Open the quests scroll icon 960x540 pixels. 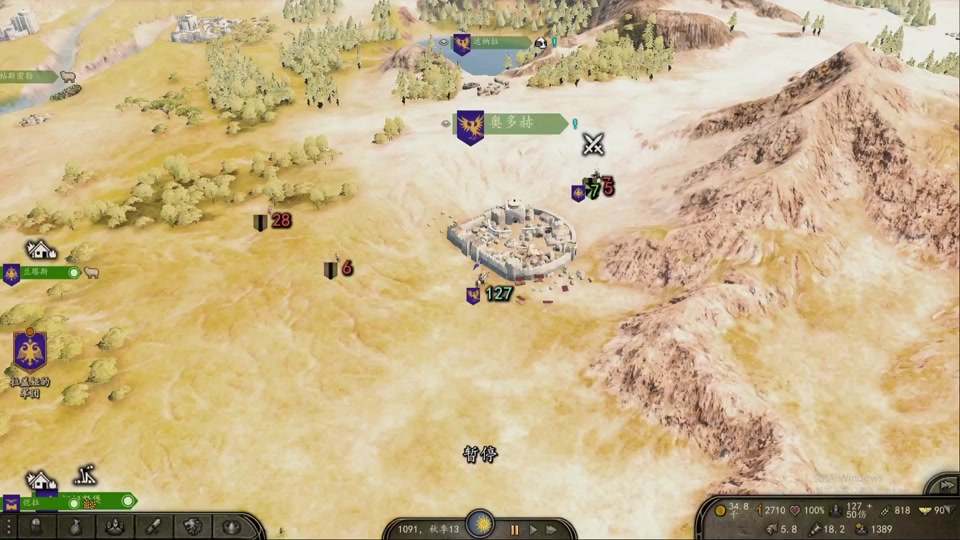[154, 526]
